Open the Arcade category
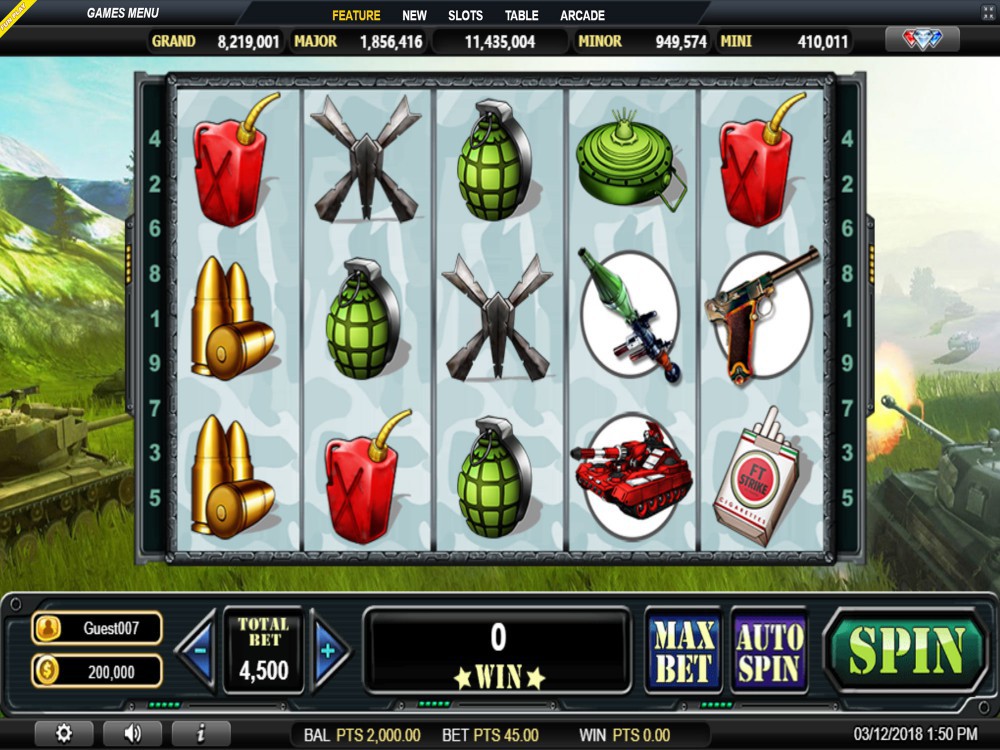The height and width of the screenshot is (750, 1000). (x=582, y=15)
